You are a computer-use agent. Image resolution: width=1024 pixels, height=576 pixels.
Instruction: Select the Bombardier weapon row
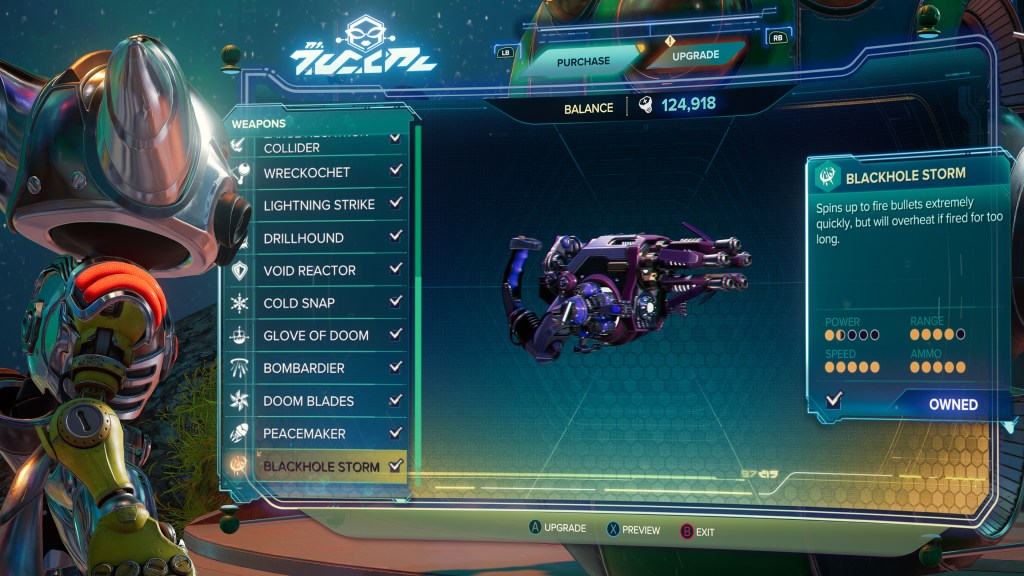(x=303, y=369)
